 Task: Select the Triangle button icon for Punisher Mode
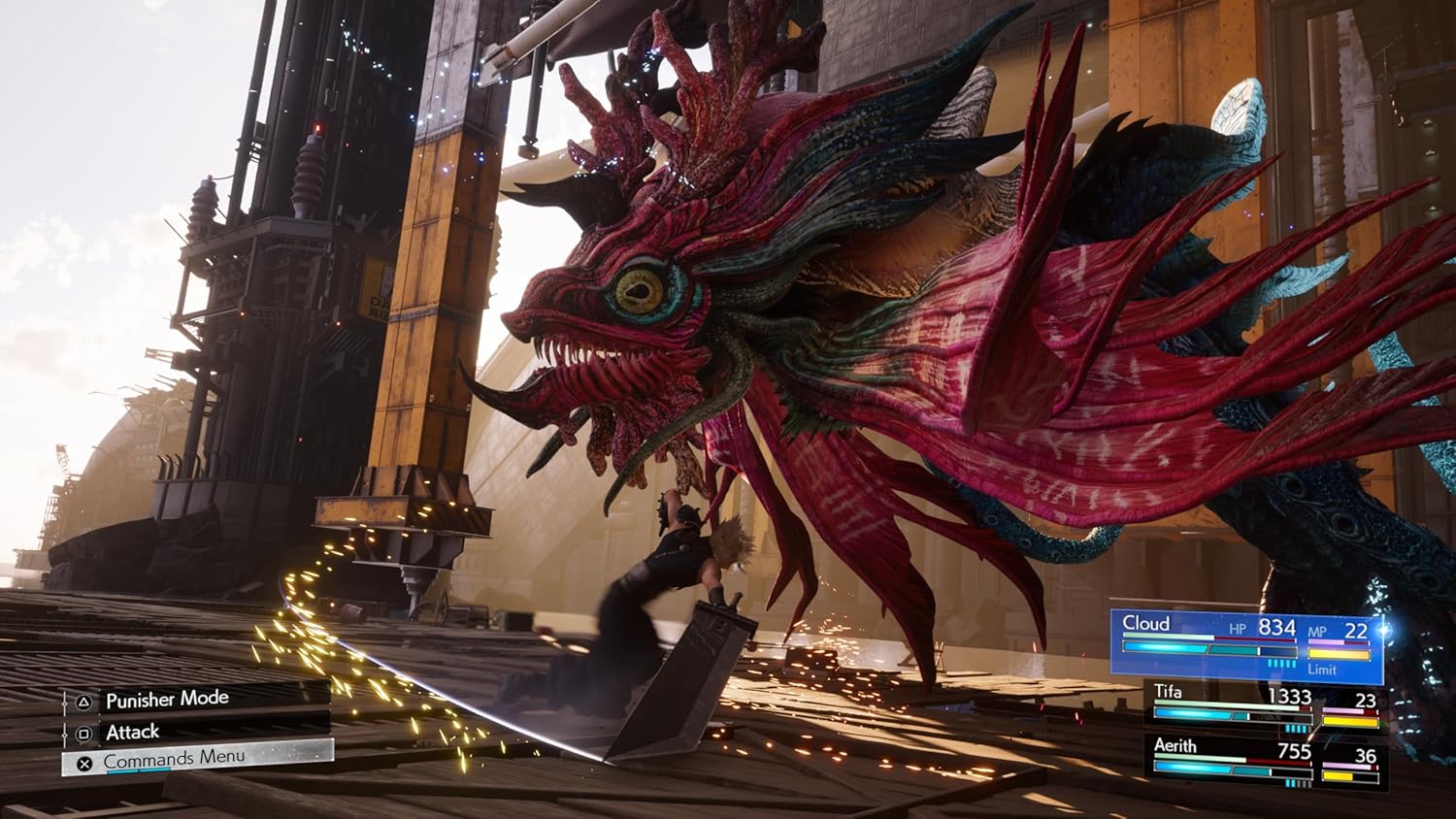[83, 702]
